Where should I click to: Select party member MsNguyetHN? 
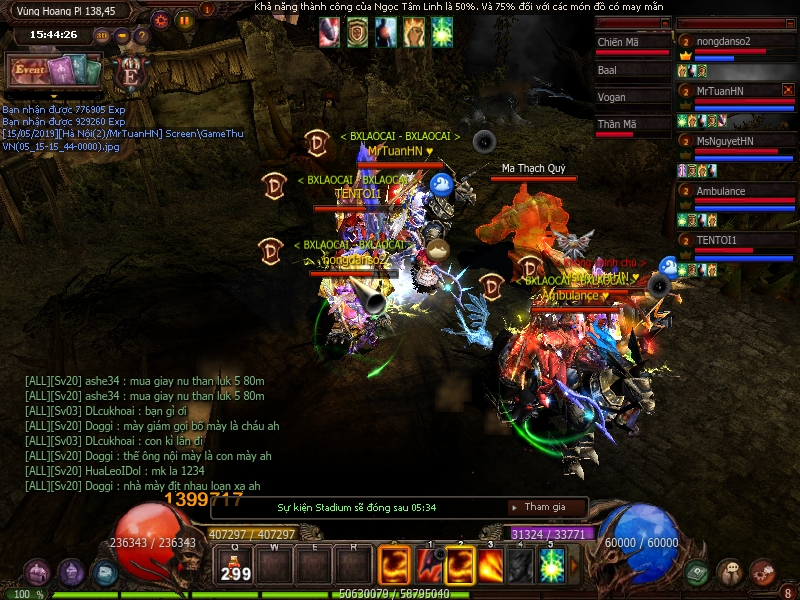725,141
